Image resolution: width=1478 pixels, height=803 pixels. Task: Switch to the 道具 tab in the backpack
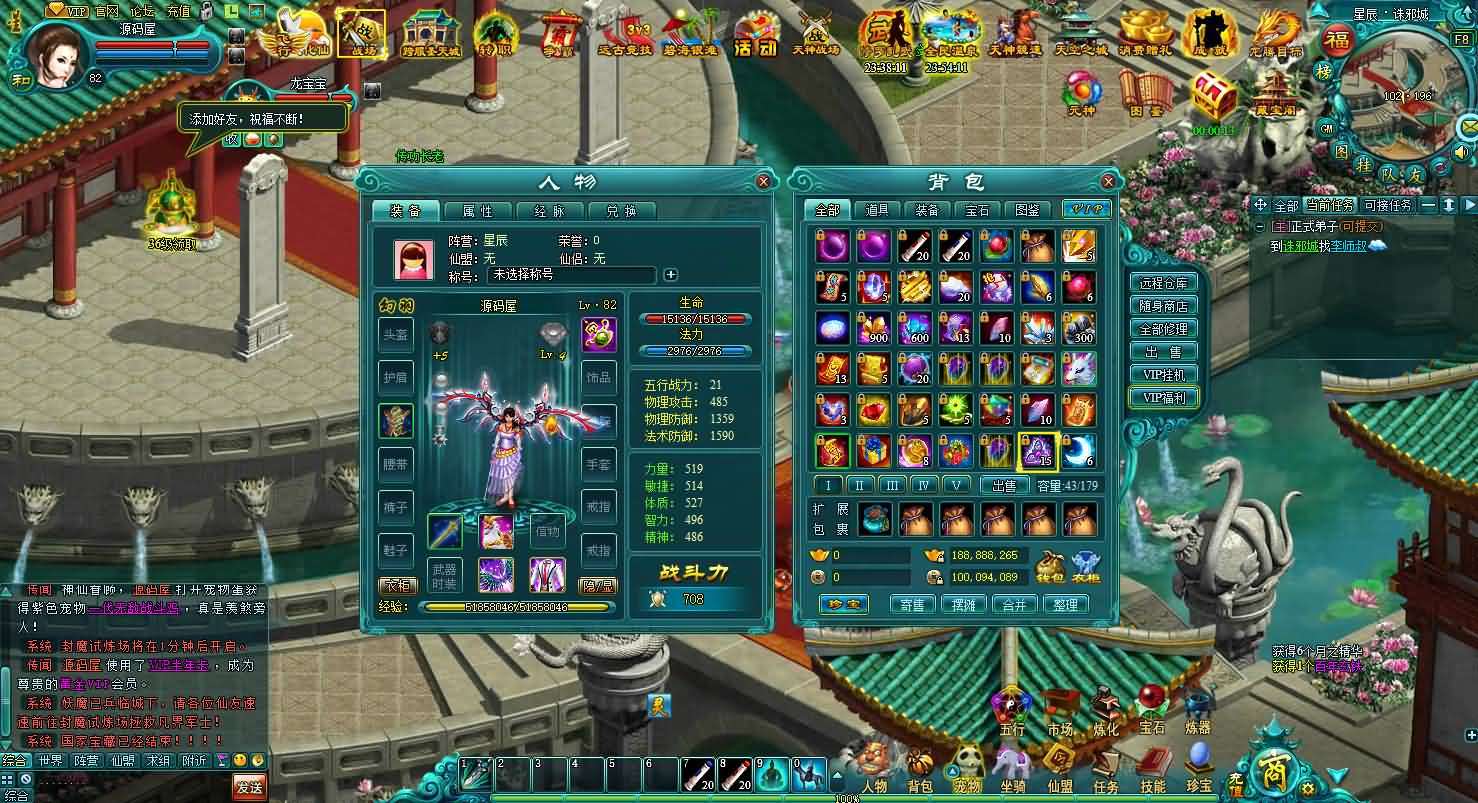click(877, 210)
